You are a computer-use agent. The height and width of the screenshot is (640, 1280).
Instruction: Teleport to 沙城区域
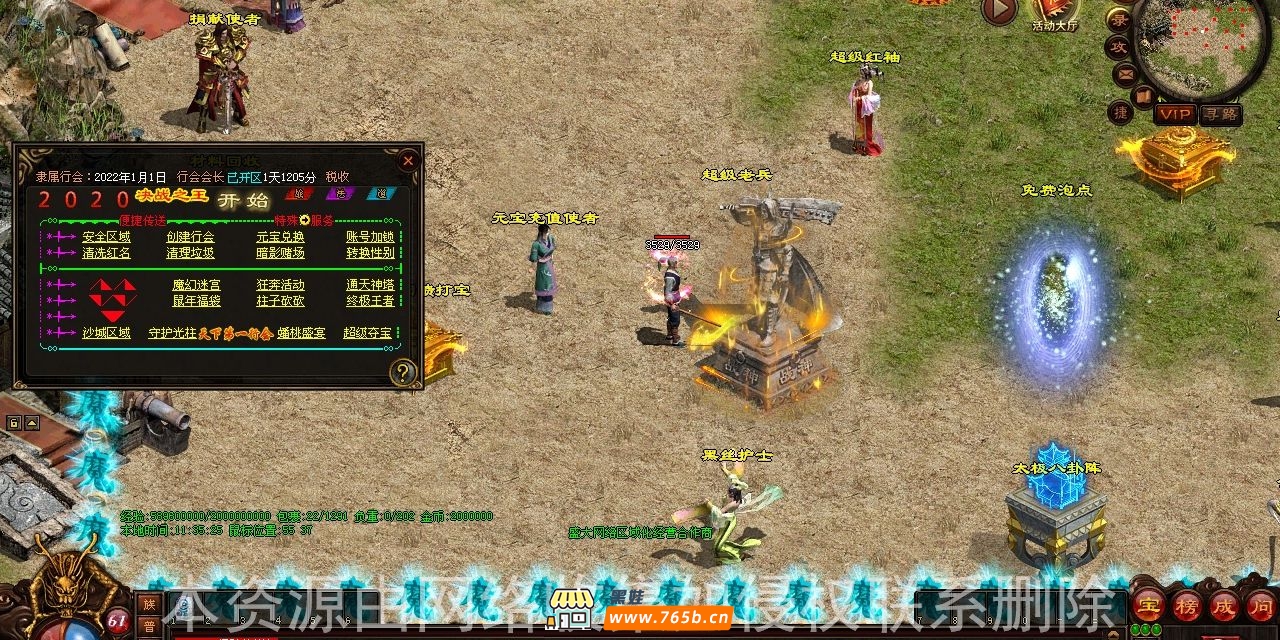106,333
